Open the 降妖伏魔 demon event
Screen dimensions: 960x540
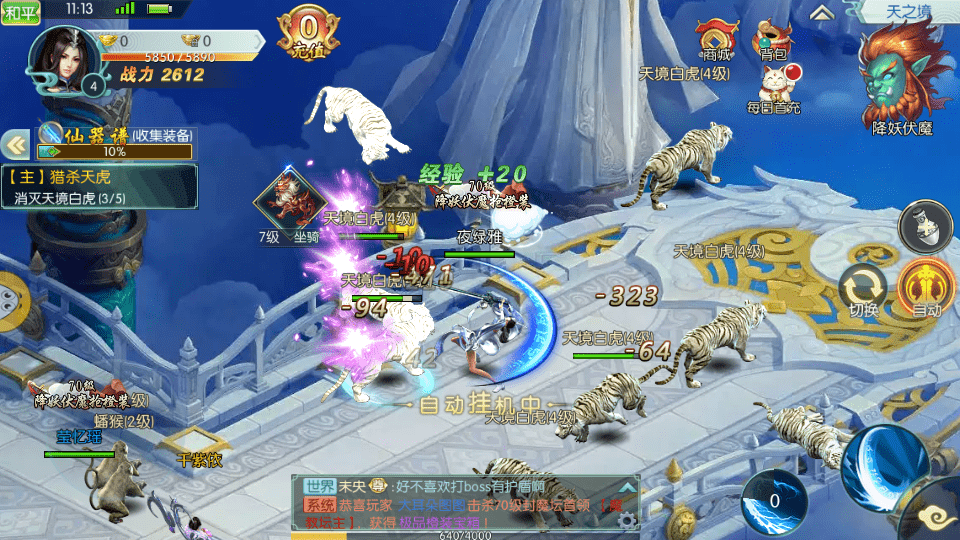tap(902, 78)
